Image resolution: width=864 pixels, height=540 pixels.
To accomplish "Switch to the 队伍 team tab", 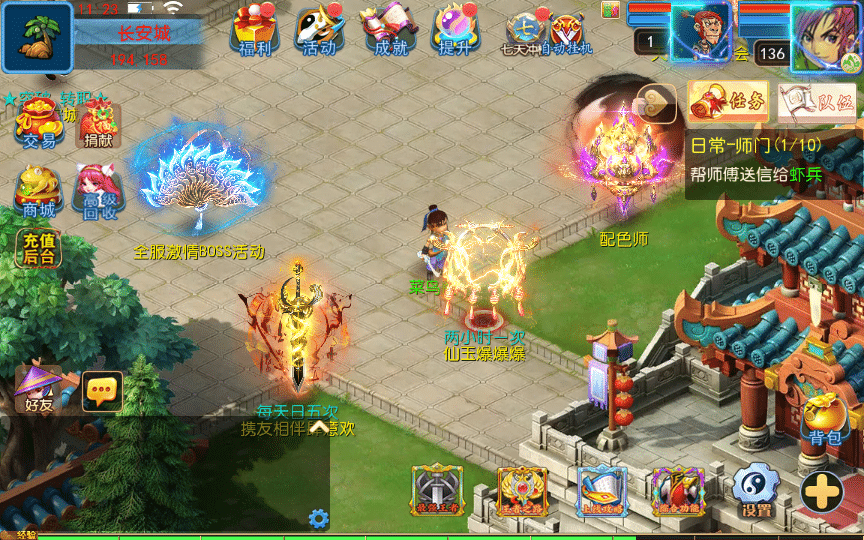I will tap(817, 102).
